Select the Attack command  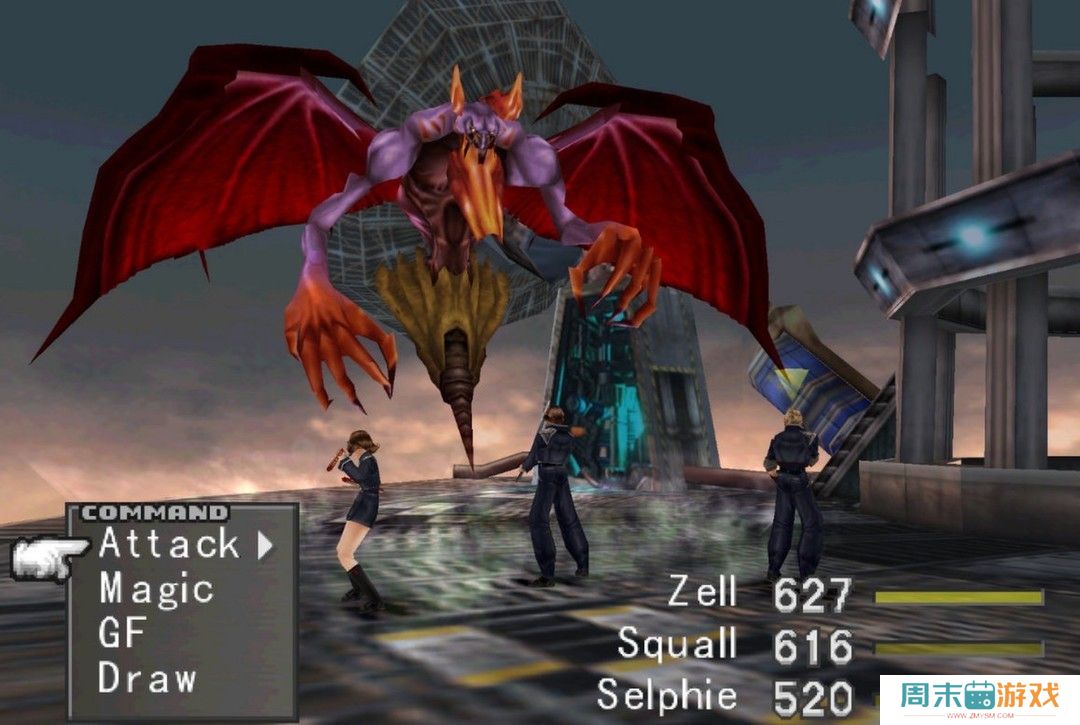point(168,544)
